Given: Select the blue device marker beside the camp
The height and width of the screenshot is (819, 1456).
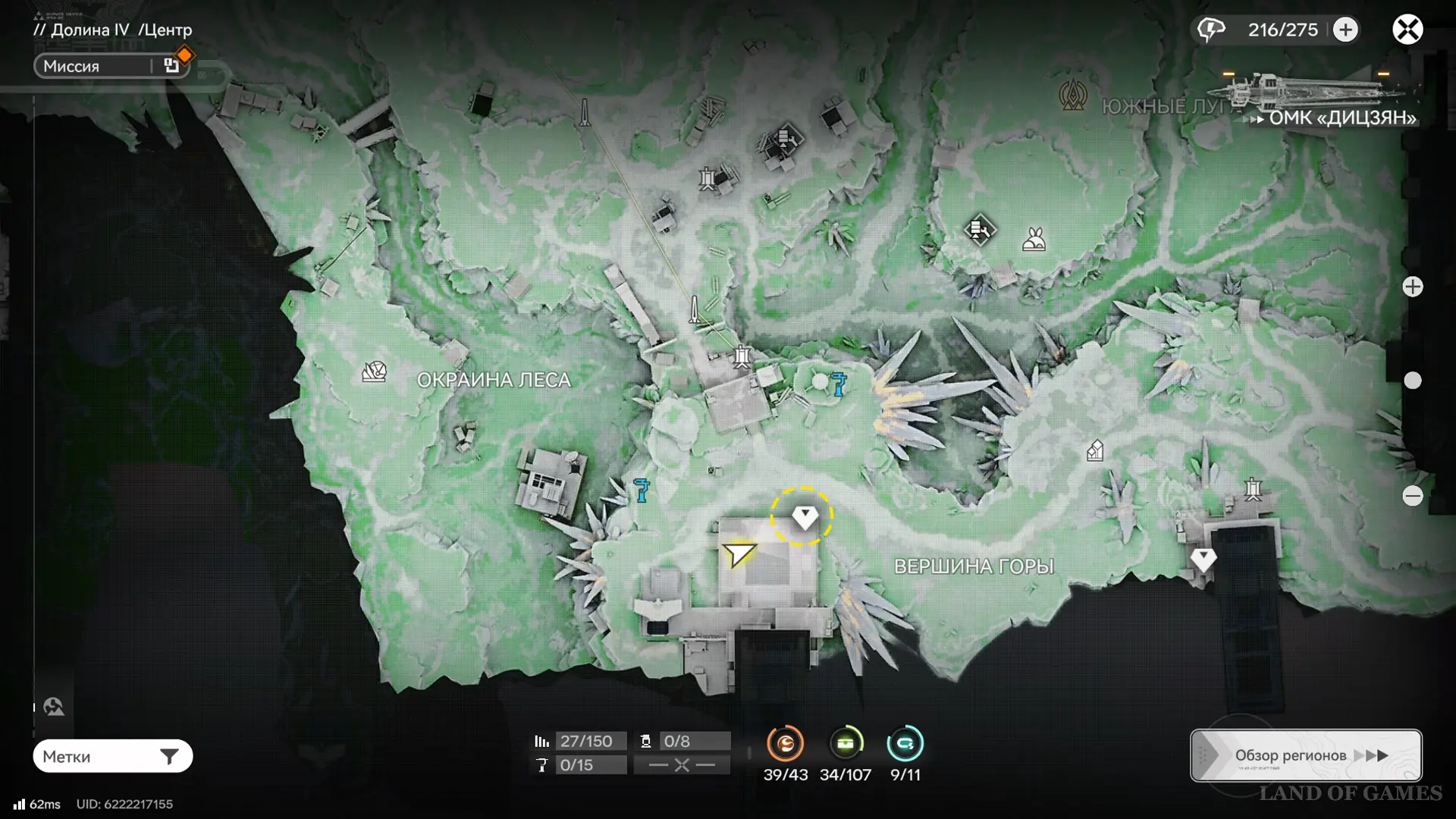Looking at the screenshot, I should [x=839, y=384].
